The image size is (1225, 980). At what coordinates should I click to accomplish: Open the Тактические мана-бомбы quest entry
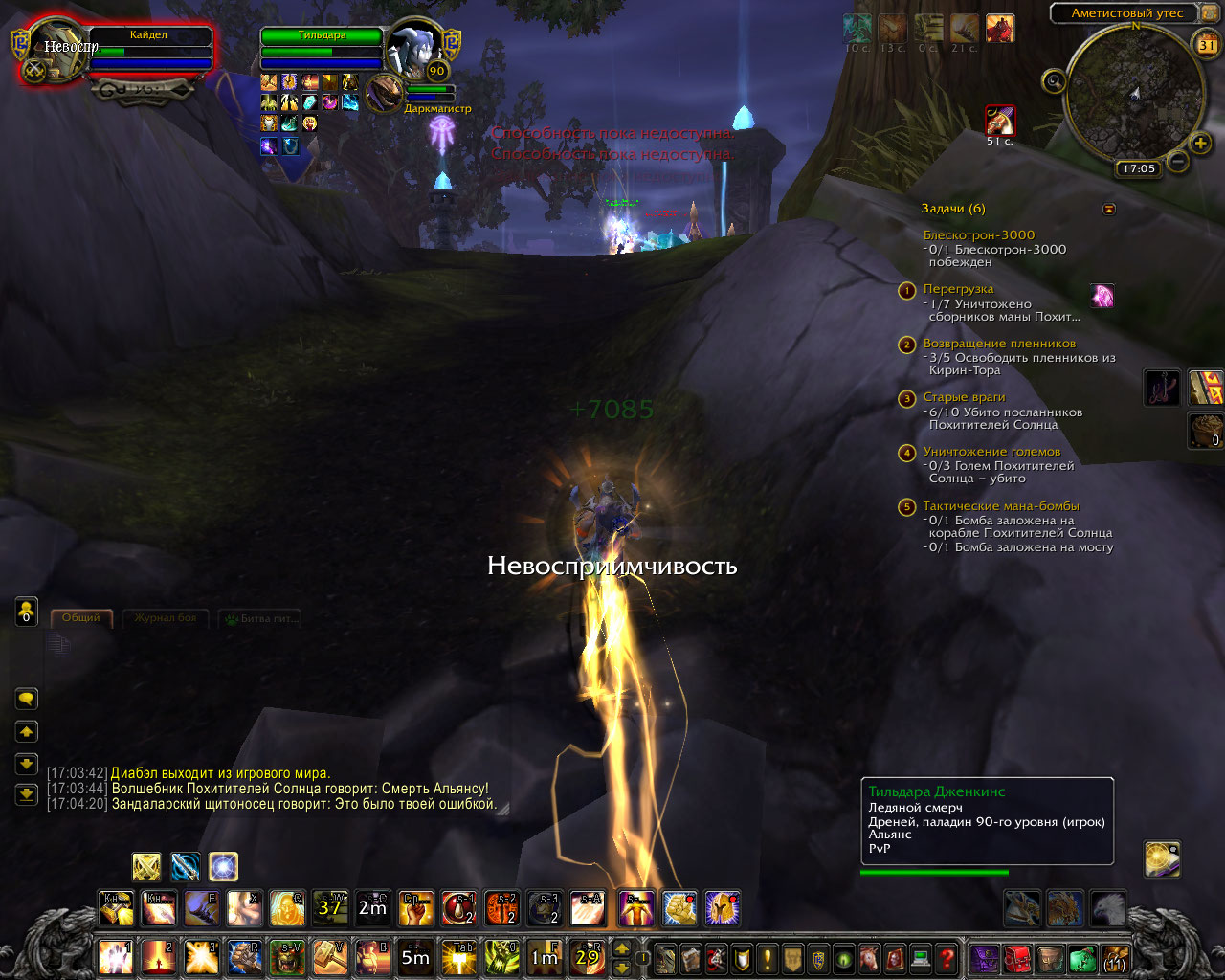pyautogui.click(x=1000, y=506)
